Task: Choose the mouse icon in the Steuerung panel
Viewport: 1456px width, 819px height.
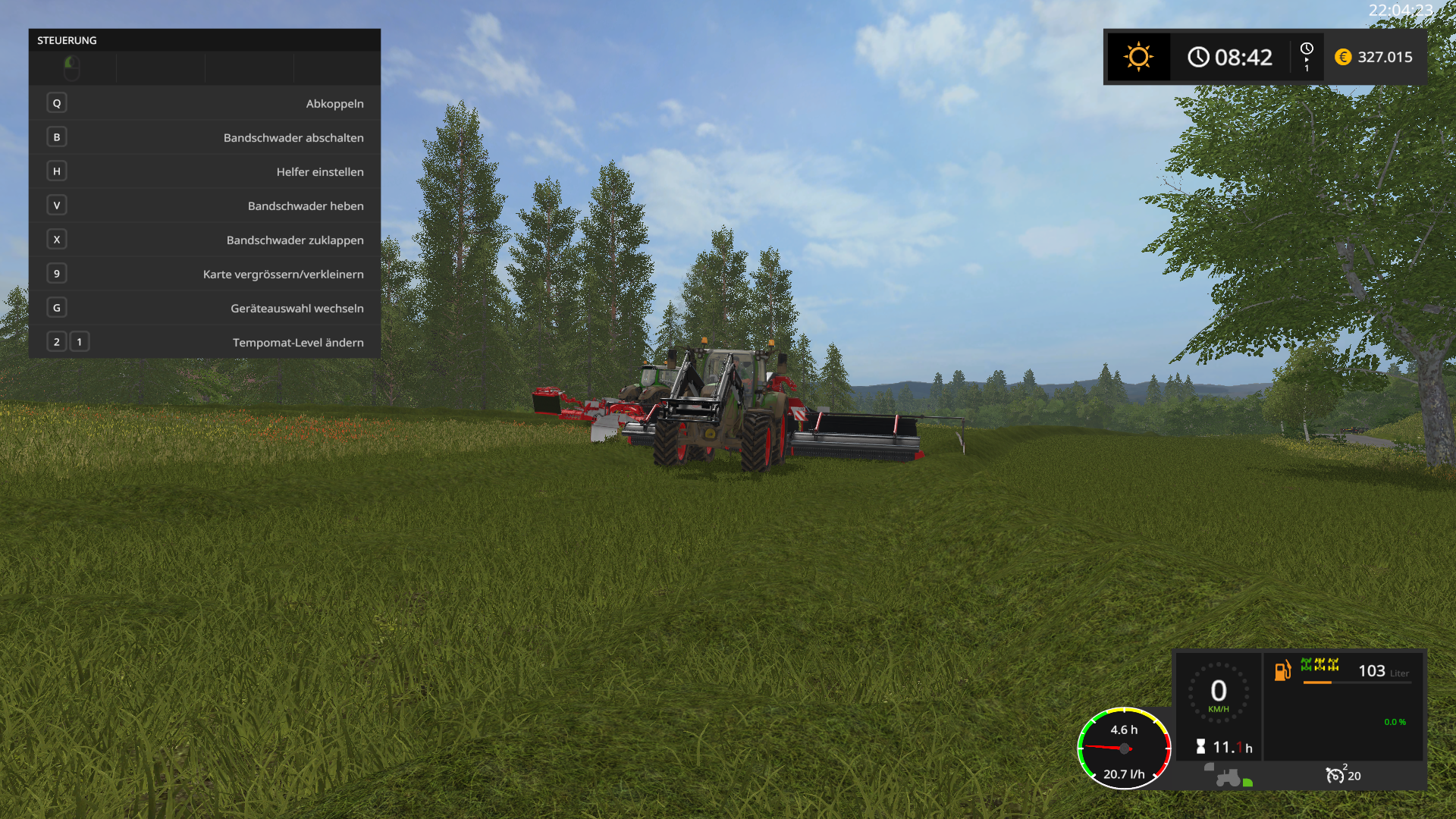Action: (x=72, y=67)
